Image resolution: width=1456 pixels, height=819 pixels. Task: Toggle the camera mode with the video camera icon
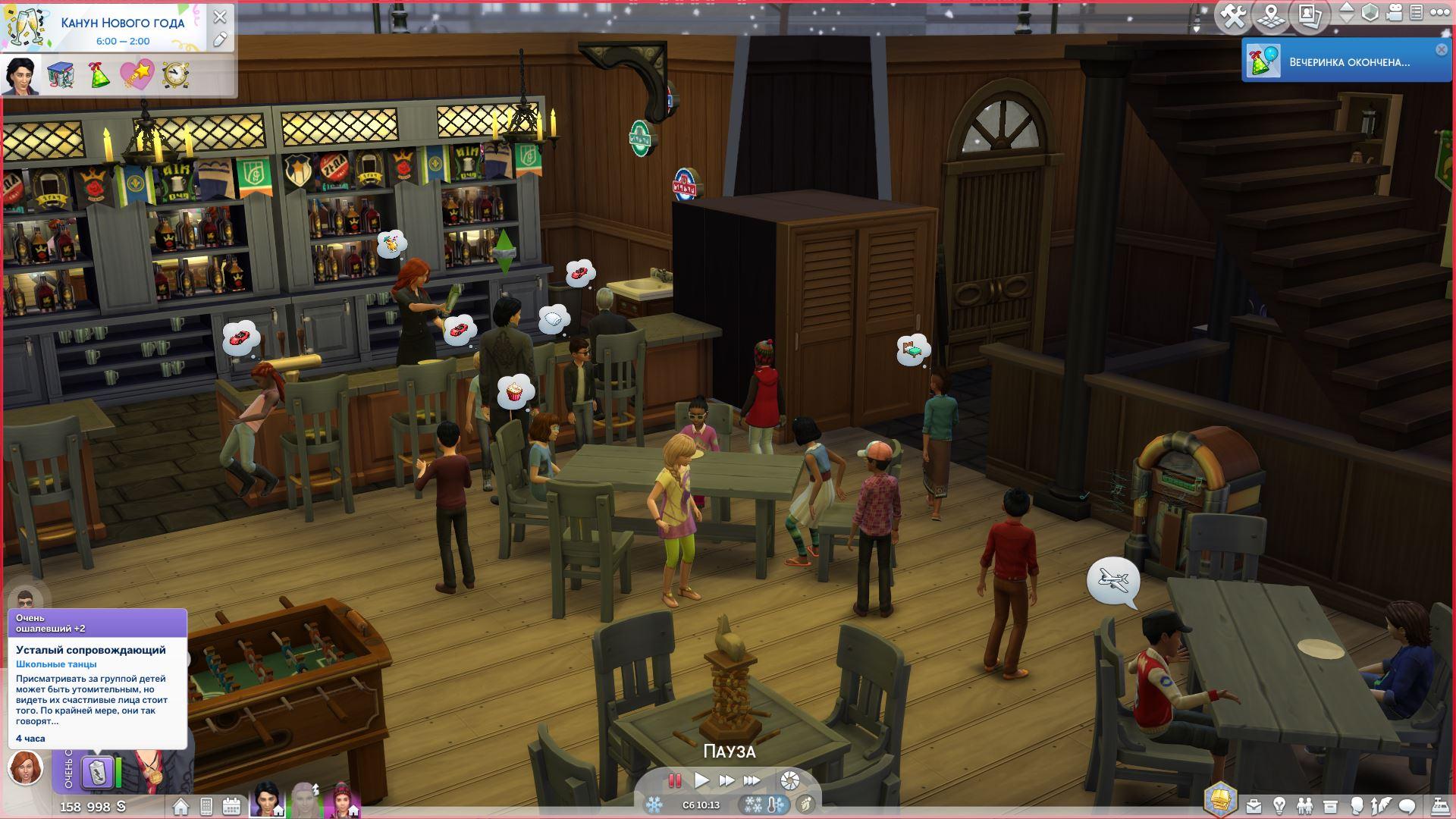1394,13
